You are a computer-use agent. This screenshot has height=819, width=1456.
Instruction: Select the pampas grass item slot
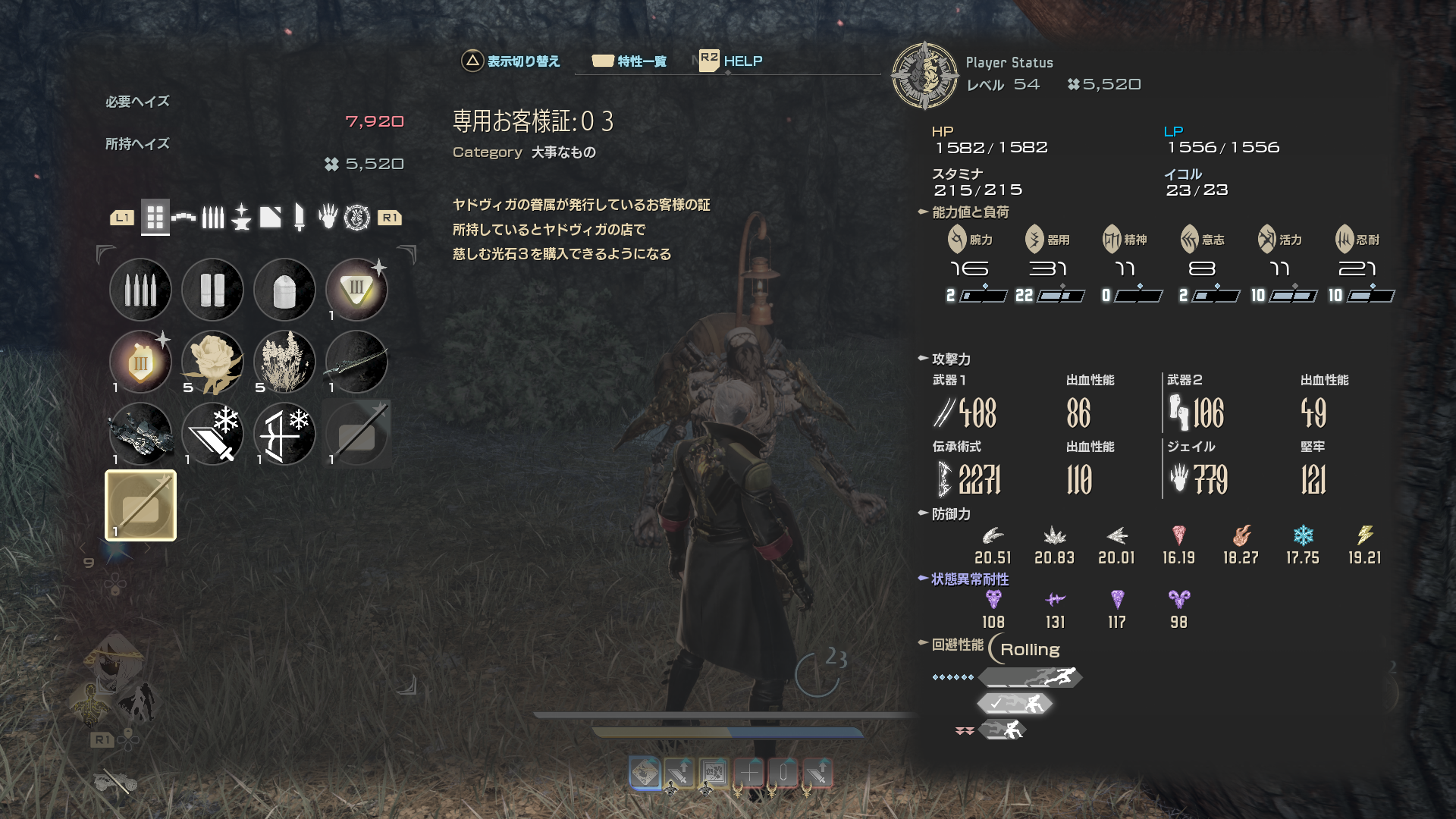click(284, 362)
